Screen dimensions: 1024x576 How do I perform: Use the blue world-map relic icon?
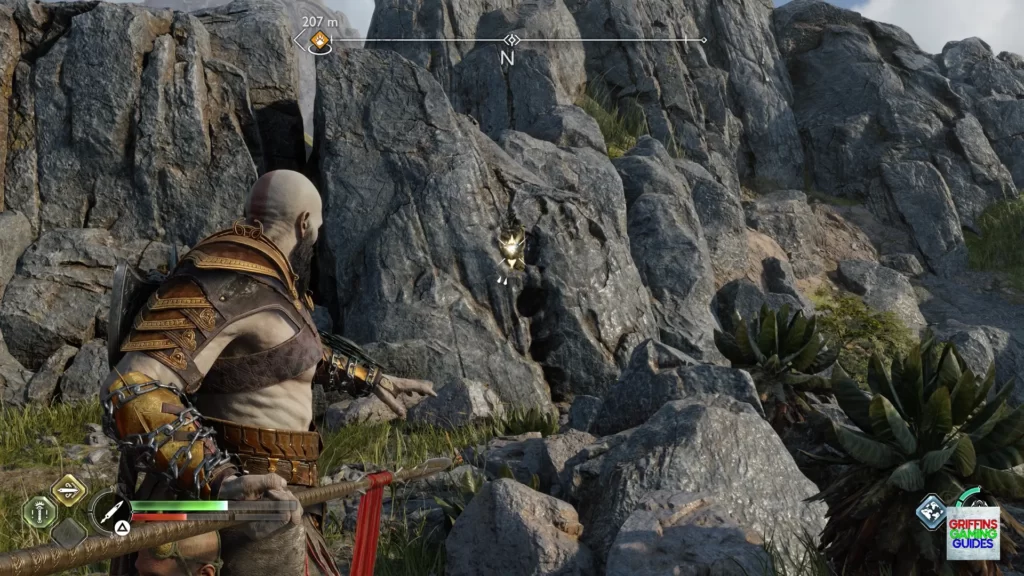point(931,511)
